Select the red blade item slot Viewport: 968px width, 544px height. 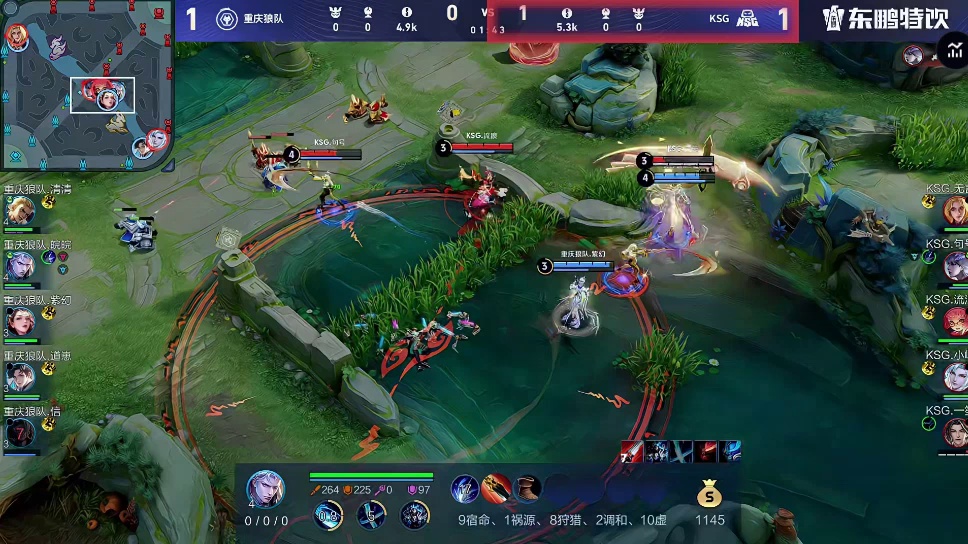[496, 489]
